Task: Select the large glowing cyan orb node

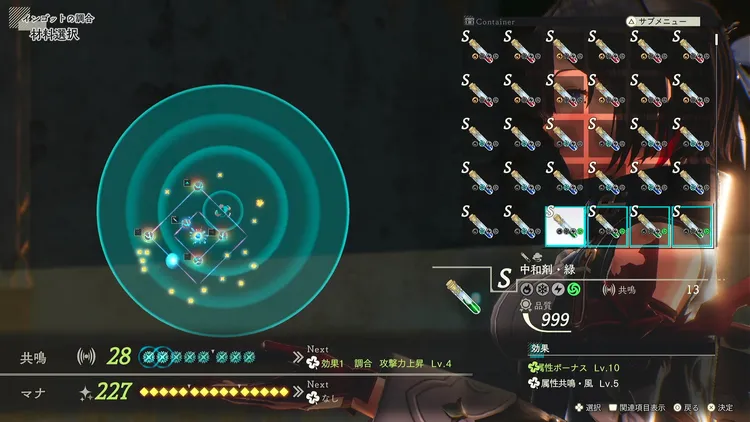Action: click(172, 260)
